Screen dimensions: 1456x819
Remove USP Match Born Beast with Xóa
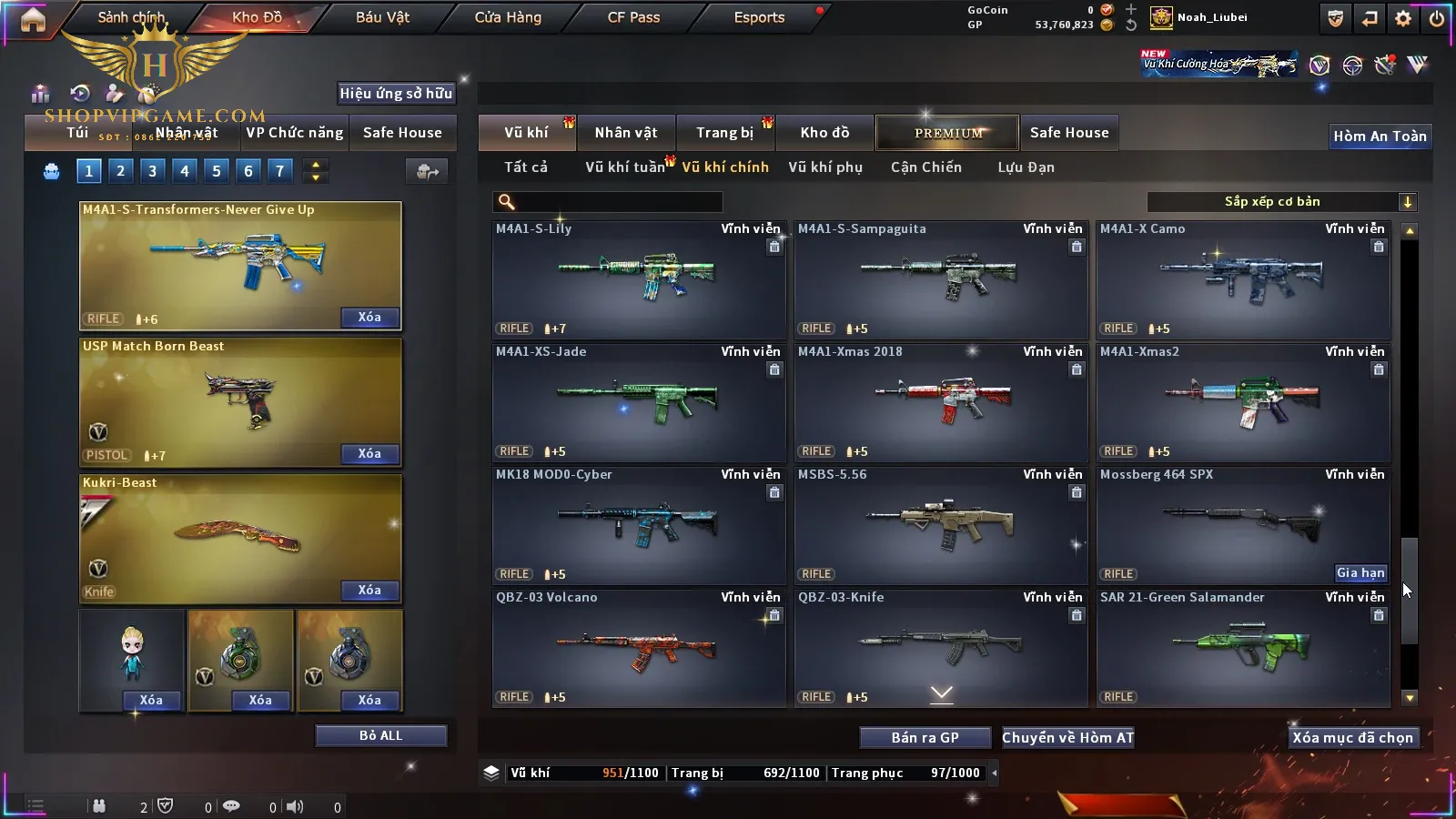point(369,454)
